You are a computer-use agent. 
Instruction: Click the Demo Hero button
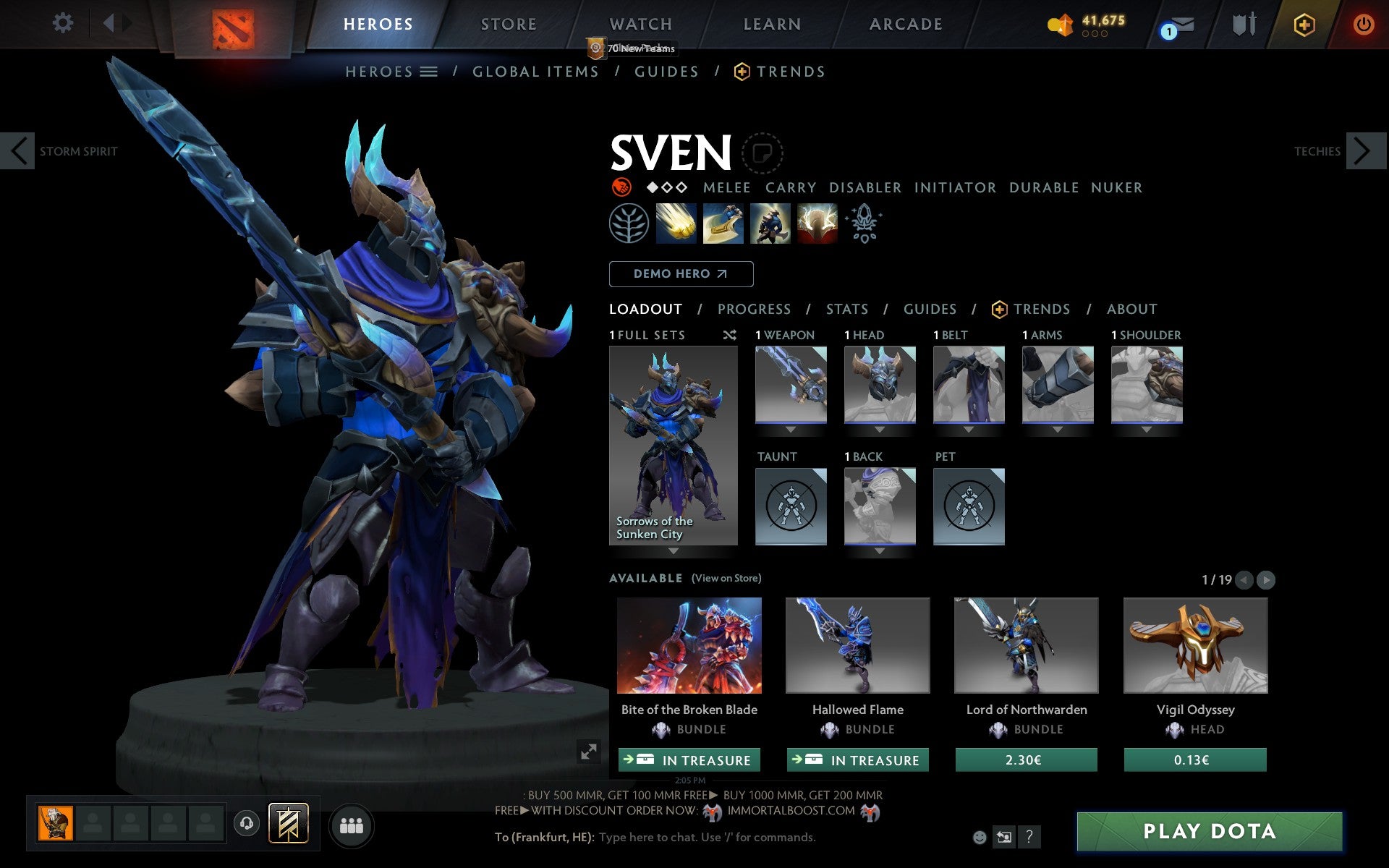coord(681,274)
